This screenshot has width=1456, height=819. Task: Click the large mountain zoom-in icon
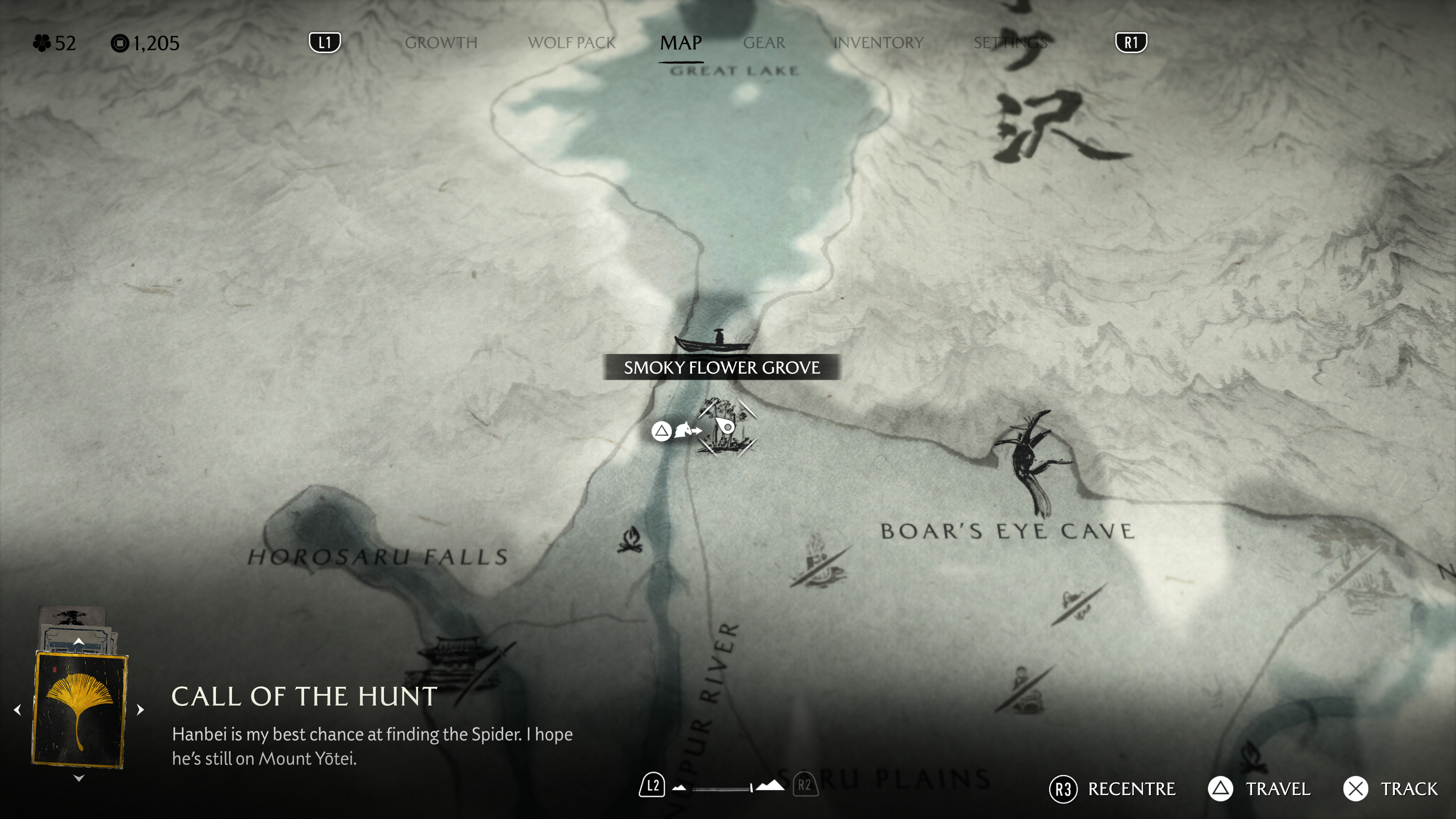[770, 786]
